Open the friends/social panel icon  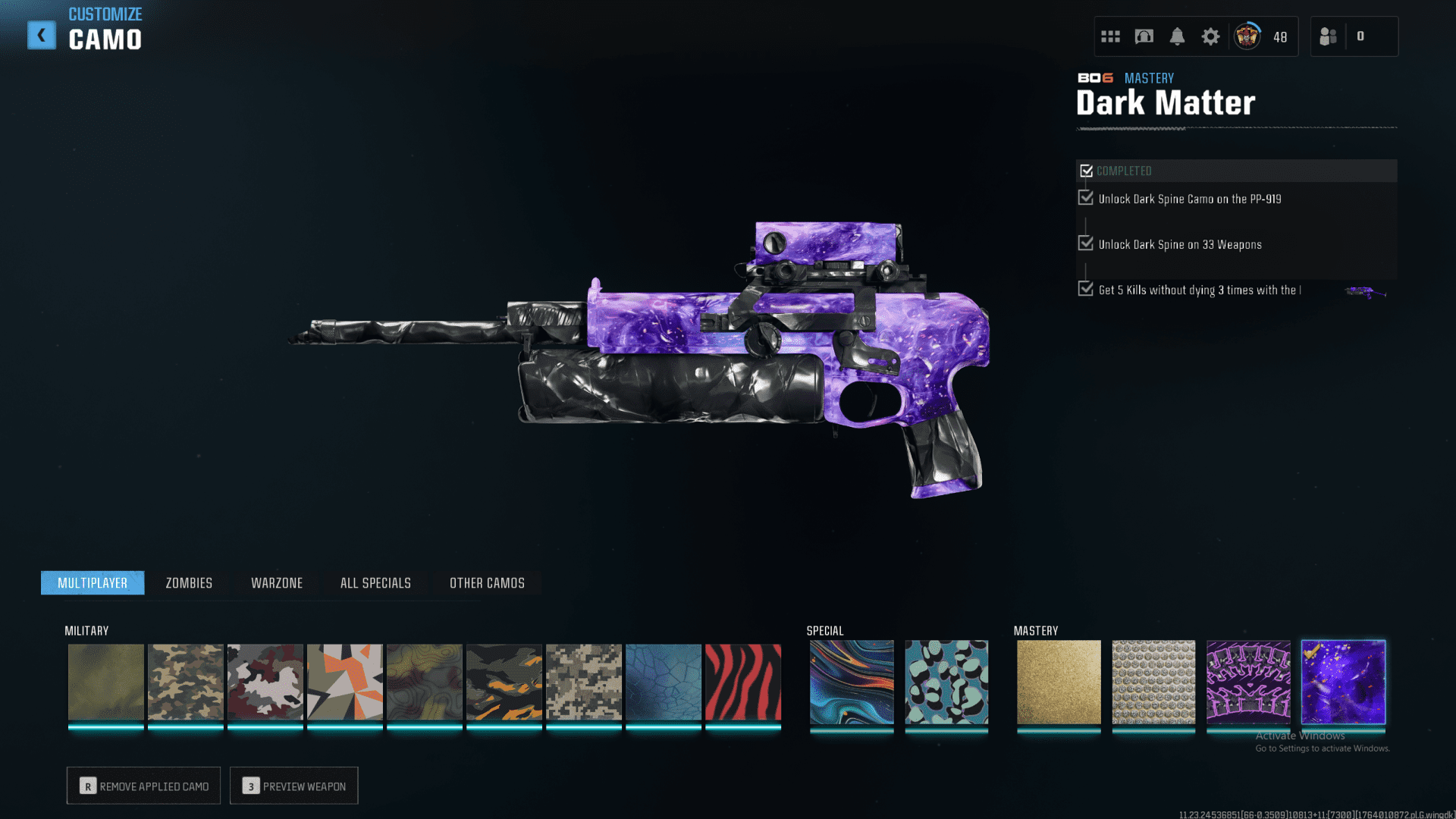[1328, 36]
